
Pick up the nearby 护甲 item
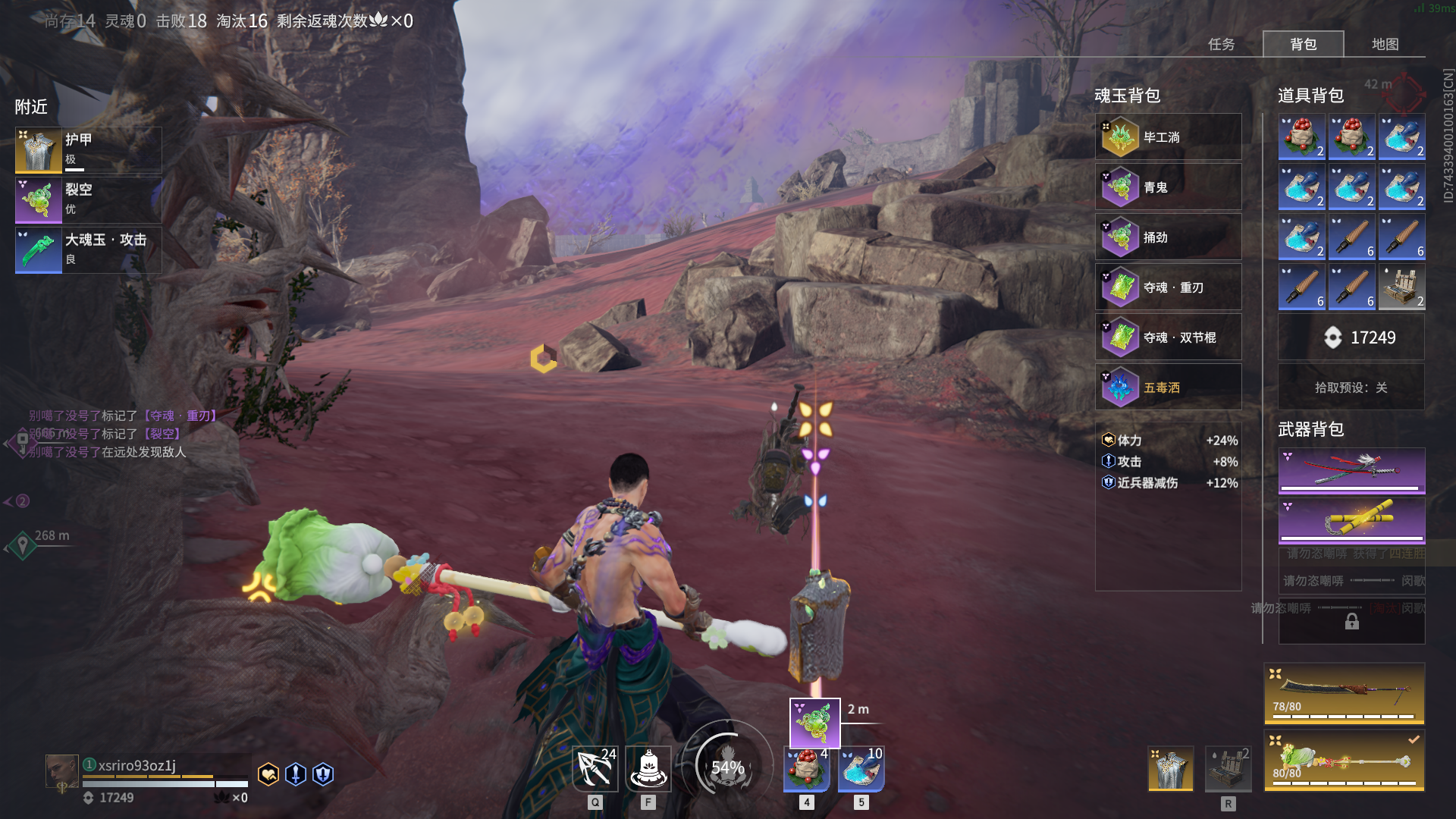pos(88,149)
